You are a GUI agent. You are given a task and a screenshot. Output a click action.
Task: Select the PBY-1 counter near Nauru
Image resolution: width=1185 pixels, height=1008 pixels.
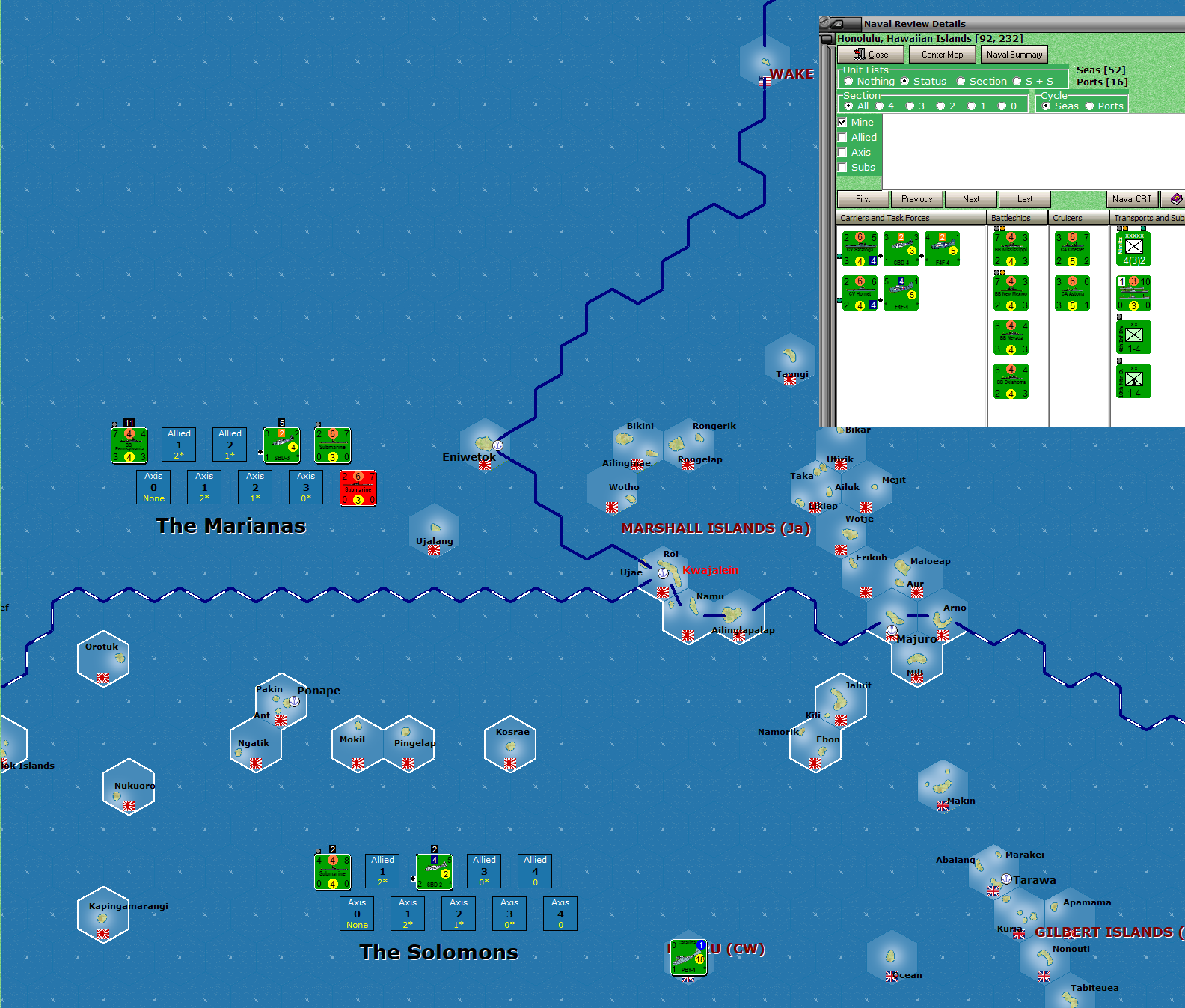688,957
